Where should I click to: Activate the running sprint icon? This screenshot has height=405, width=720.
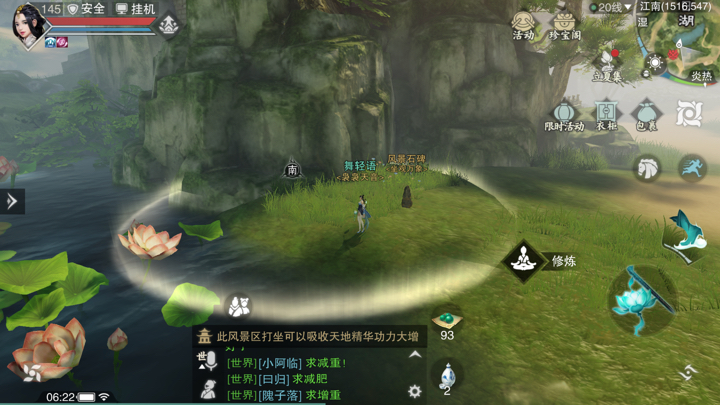691,168
